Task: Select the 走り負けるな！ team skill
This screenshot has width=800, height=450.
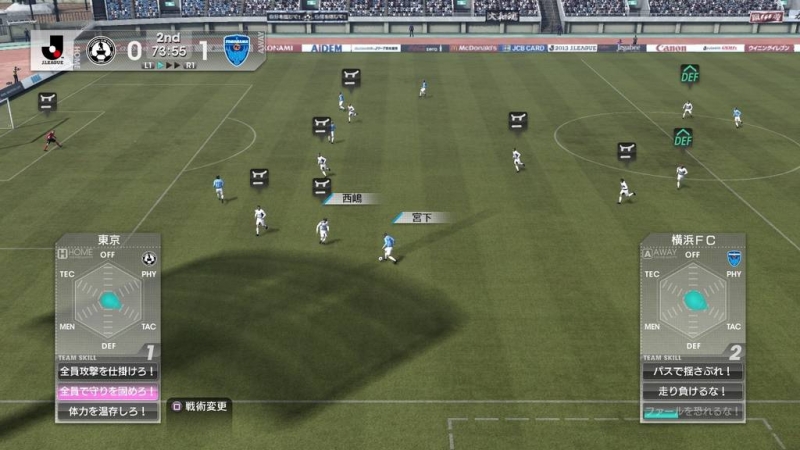Action: pos(692,391)
